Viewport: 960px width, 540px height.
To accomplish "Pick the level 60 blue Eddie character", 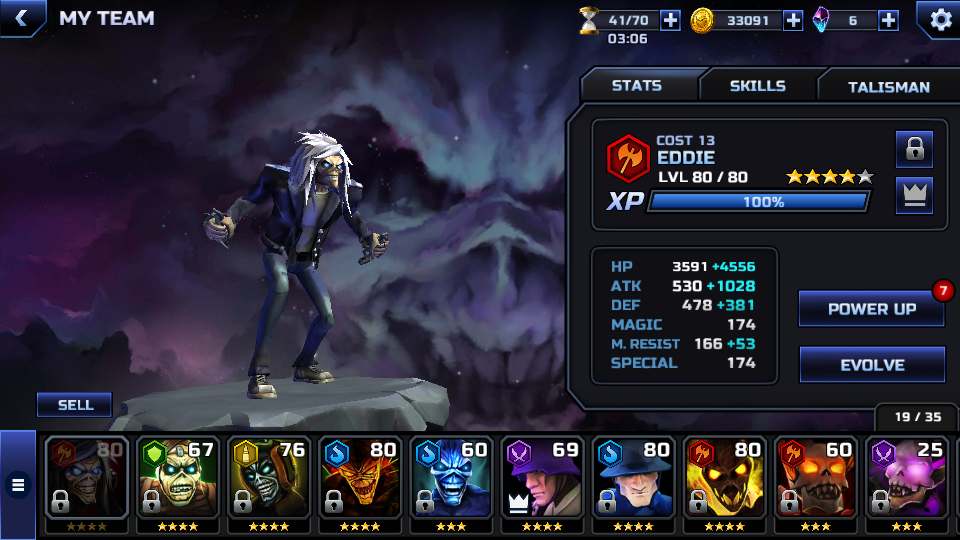I will click(450, 478).
